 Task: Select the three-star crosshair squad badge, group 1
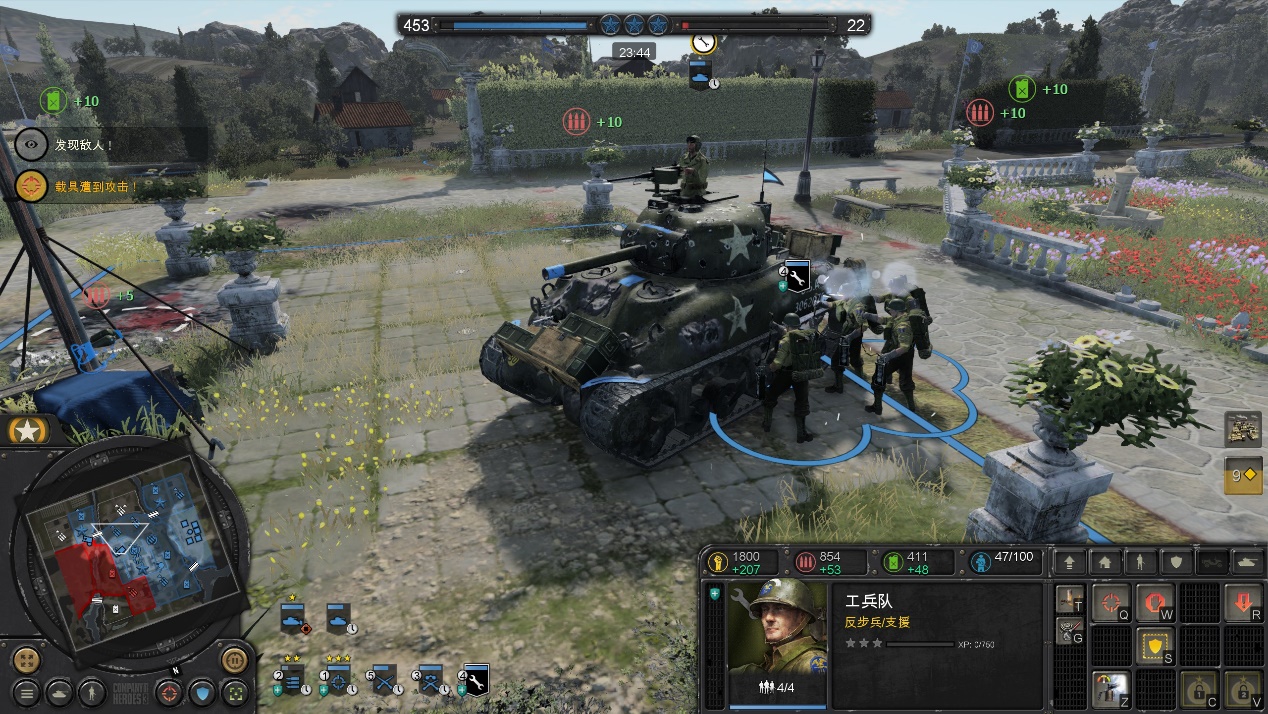click(339, 680)
